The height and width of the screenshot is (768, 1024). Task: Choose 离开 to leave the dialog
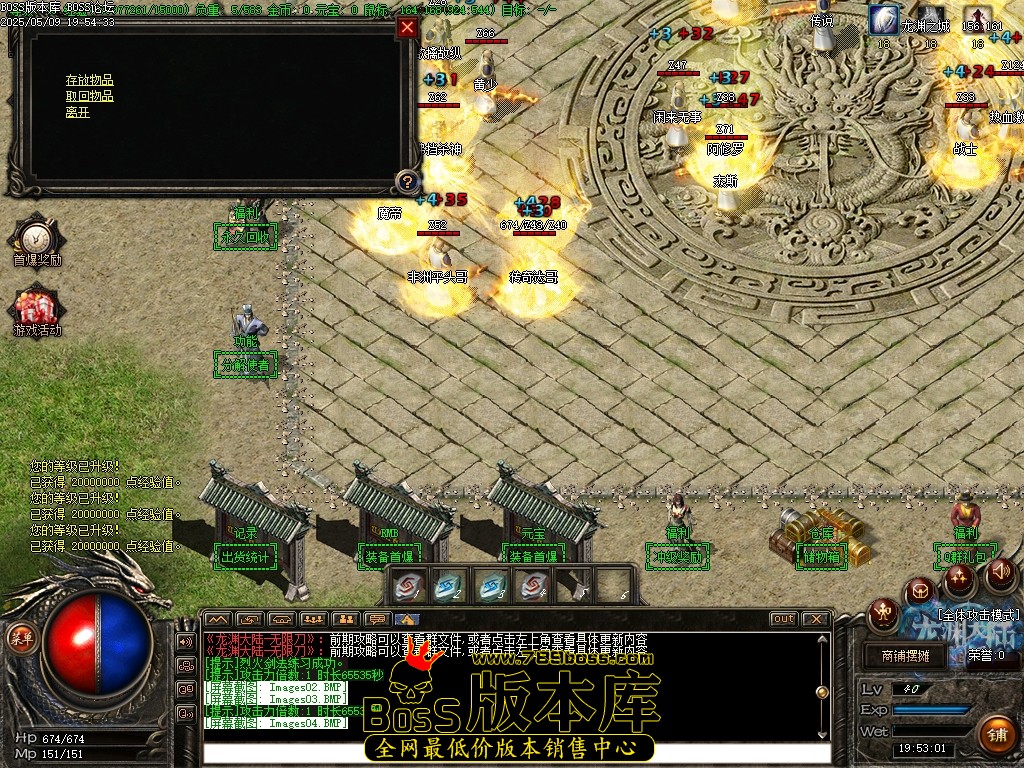[x=77, y=112]
